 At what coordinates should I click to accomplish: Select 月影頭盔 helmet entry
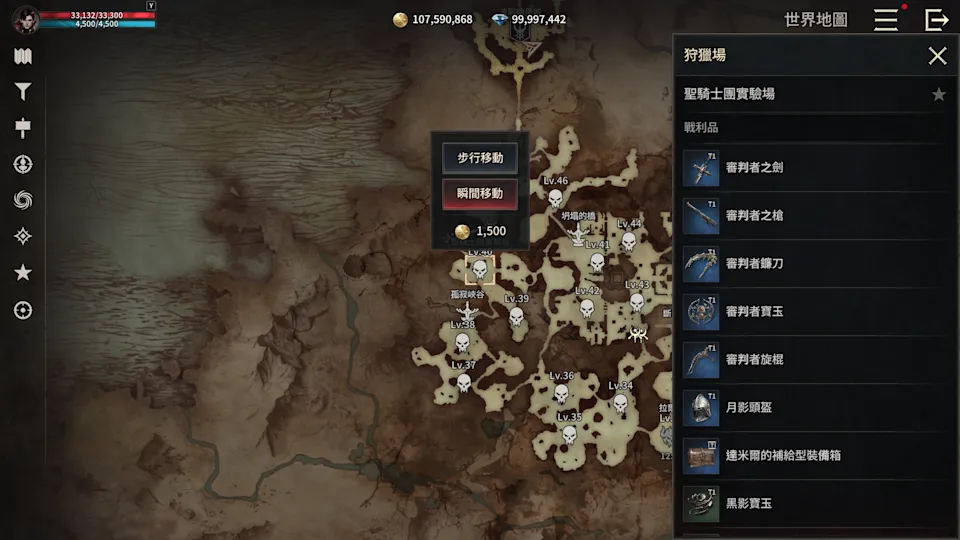[810, 408]
